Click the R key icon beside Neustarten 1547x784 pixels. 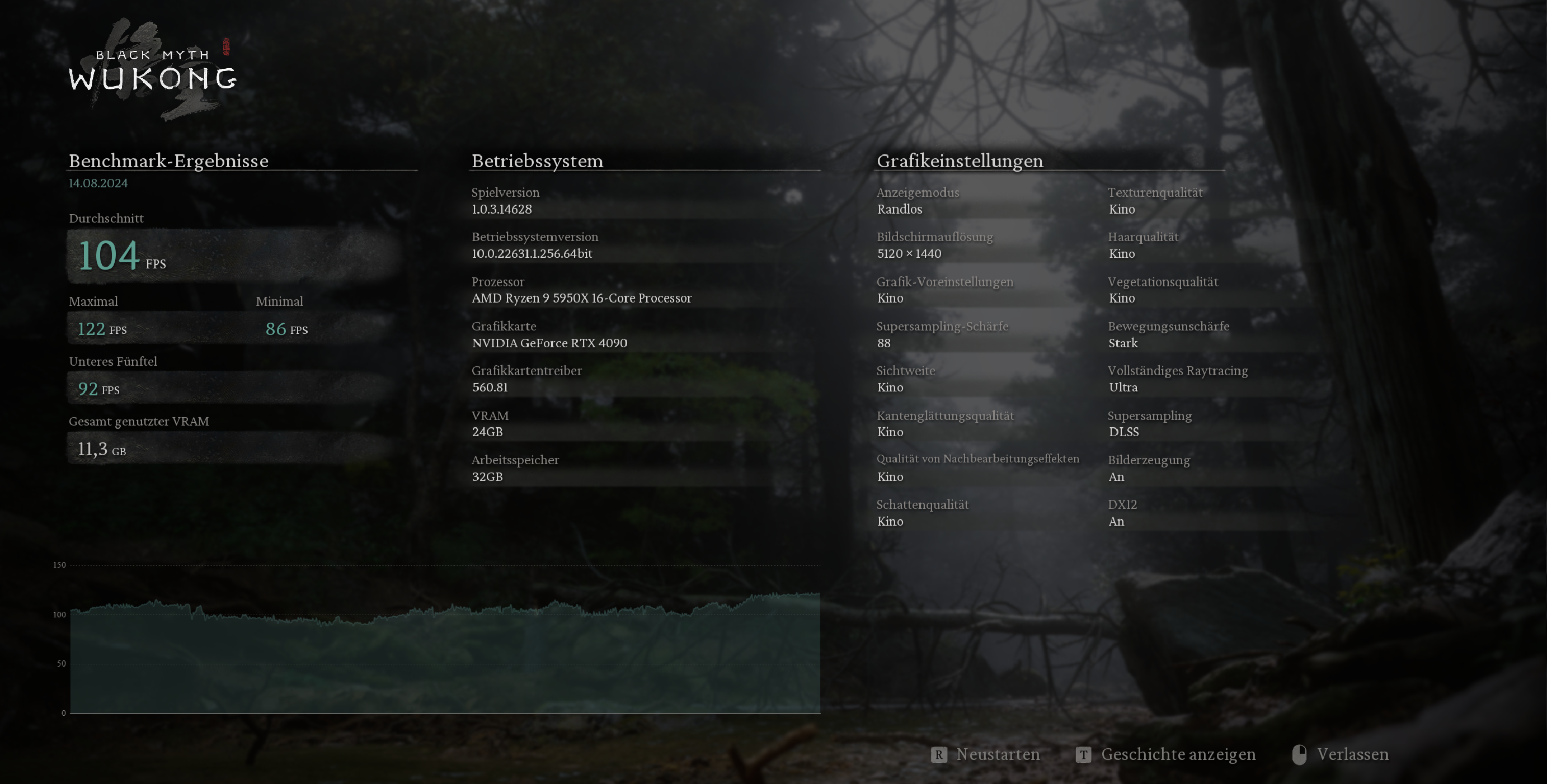click(938, 754)
